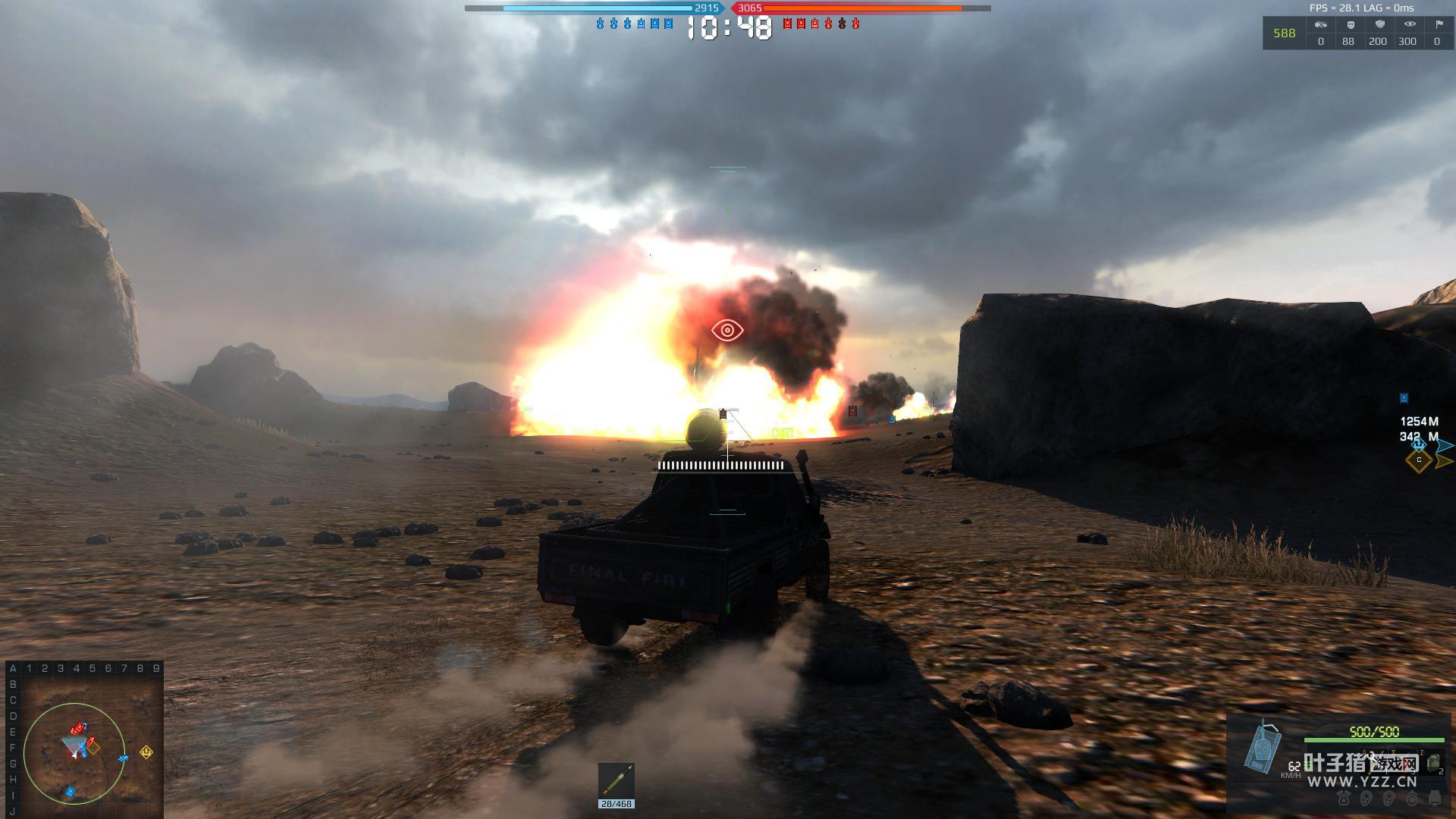Click the tactical minimap
This screenshot has height=819, width=1456.
[x=83, y=739]
